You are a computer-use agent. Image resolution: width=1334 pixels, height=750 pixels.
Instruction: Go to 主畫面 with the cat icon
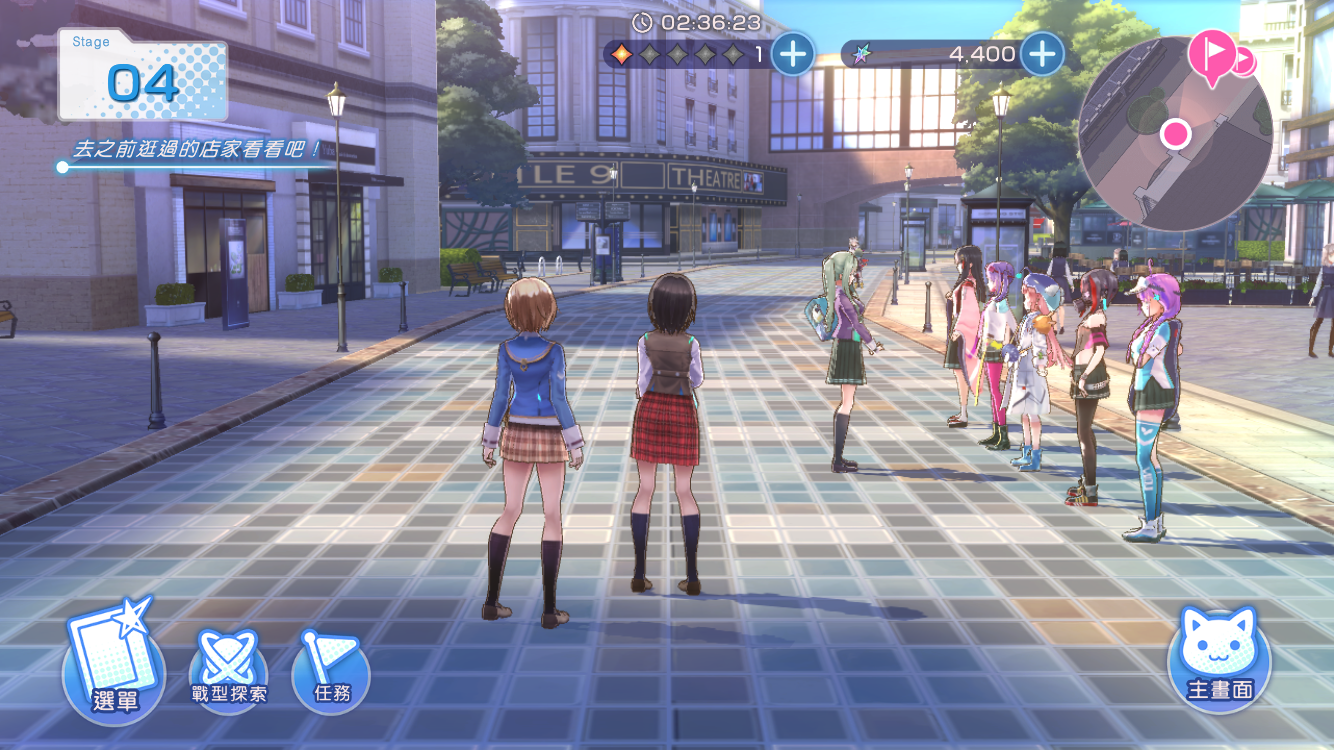coord(1219,657)
